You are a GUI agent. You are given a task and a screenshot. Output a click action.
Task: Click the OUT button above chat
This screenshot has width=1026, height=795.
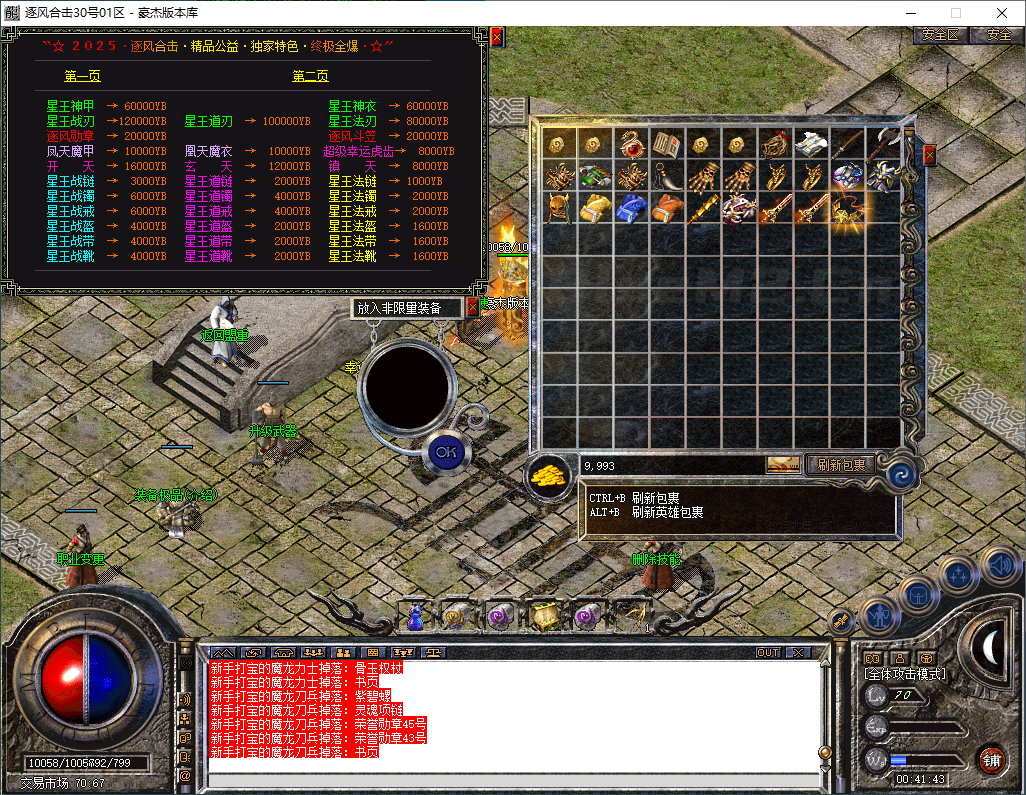[x=768, y=652]
